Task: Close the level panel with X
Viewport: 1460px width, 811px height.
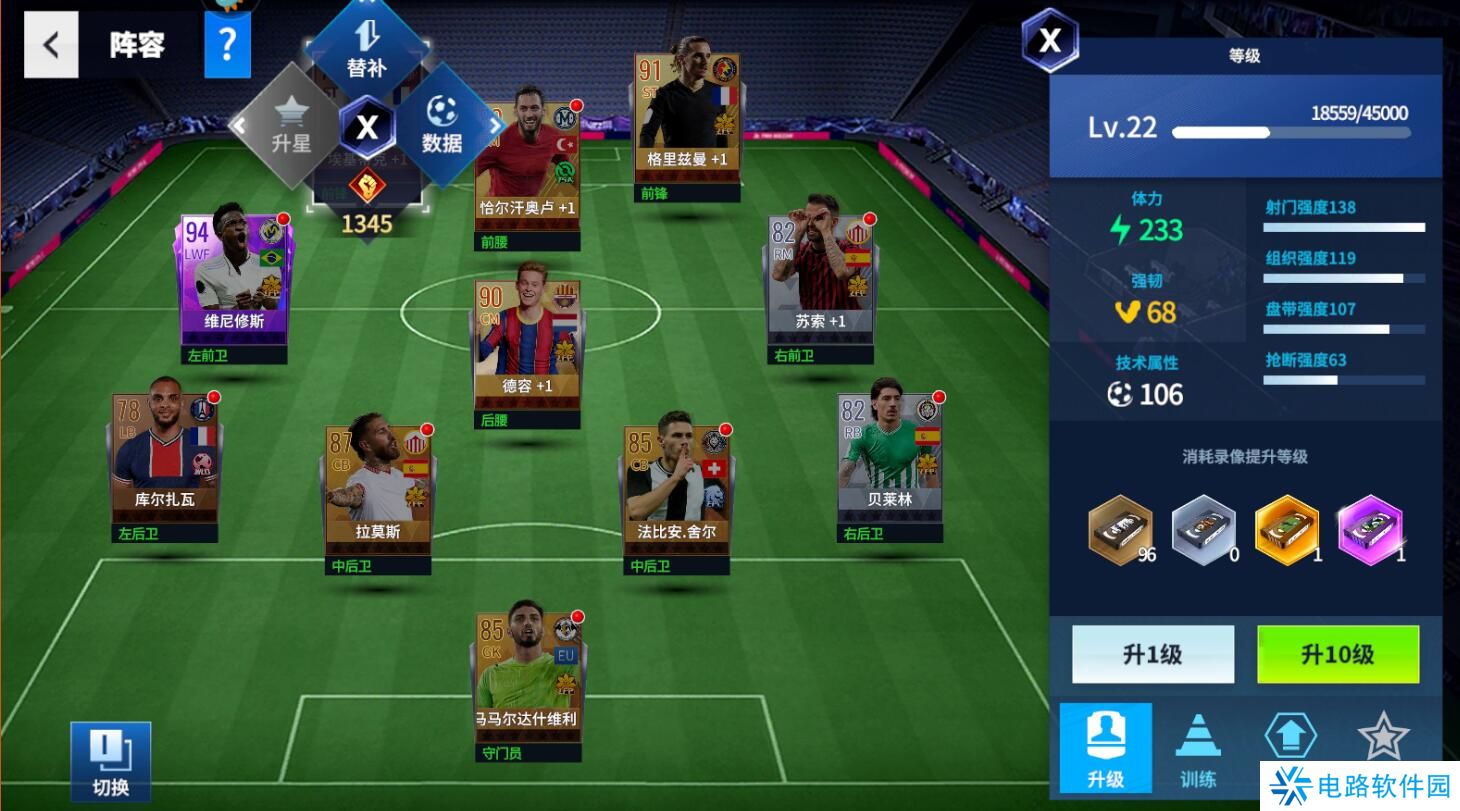Action: [x=1050, y=41]
